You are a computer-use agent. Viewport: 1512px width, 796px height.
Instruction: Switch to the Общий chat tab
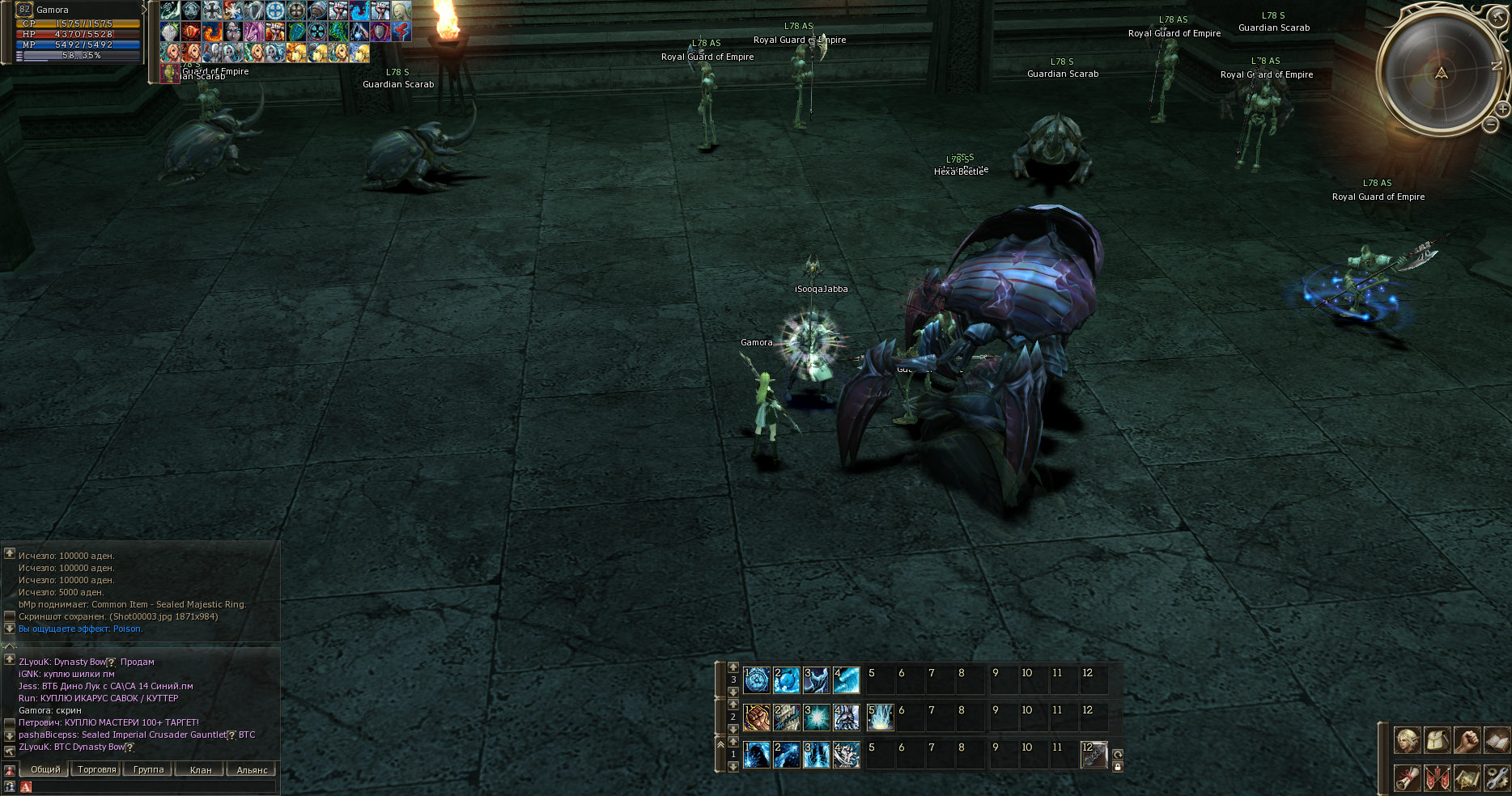point(45,769)
